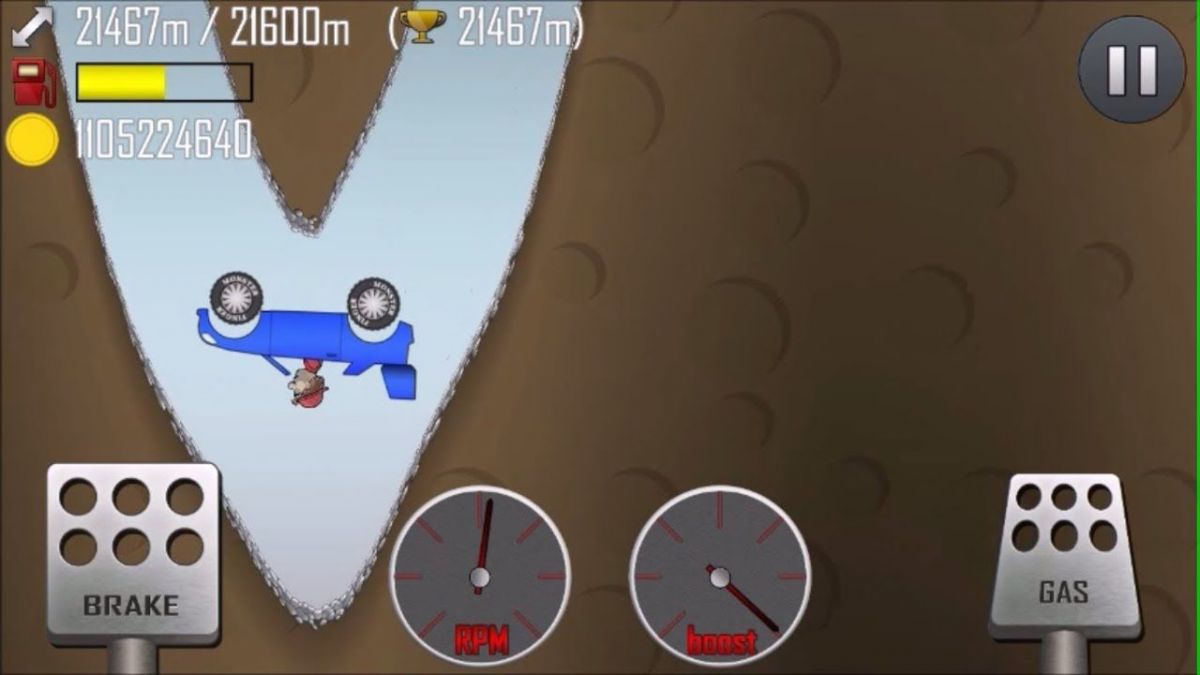Pause the game with the pause button
Viewport: 1200px width, 675px height.
(x=1132, y=69)
